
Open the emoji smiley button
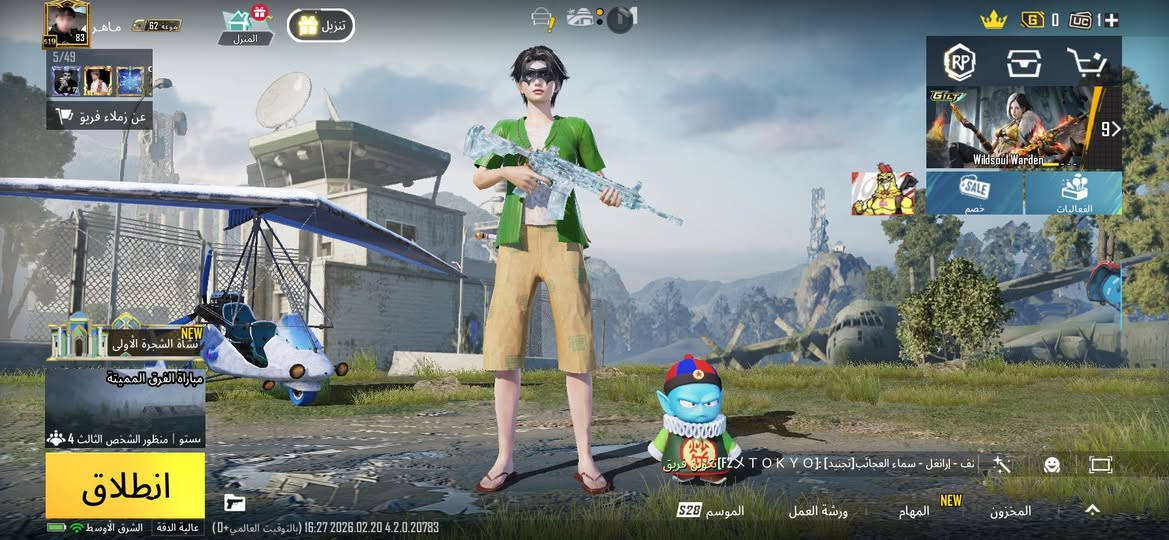[1051, 465]
